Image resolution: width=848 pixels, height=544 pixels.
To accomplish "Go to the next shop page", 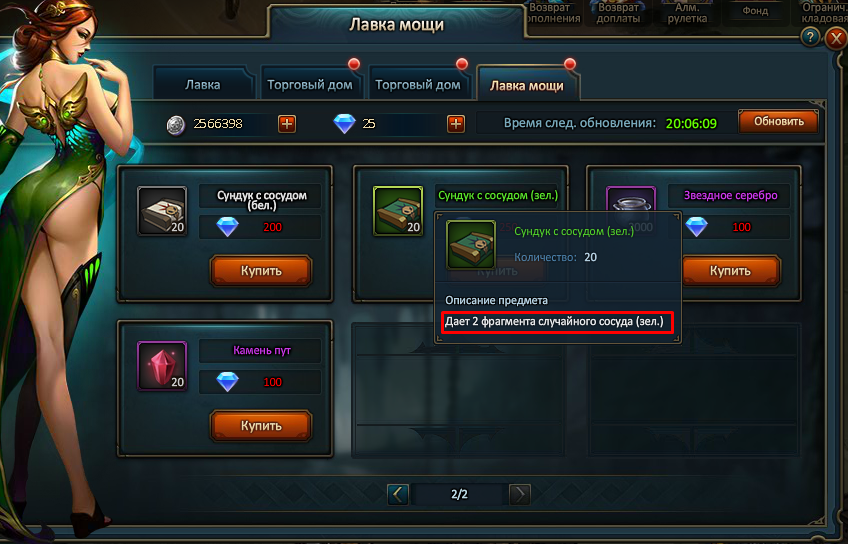I will click(x=519, y=493).
